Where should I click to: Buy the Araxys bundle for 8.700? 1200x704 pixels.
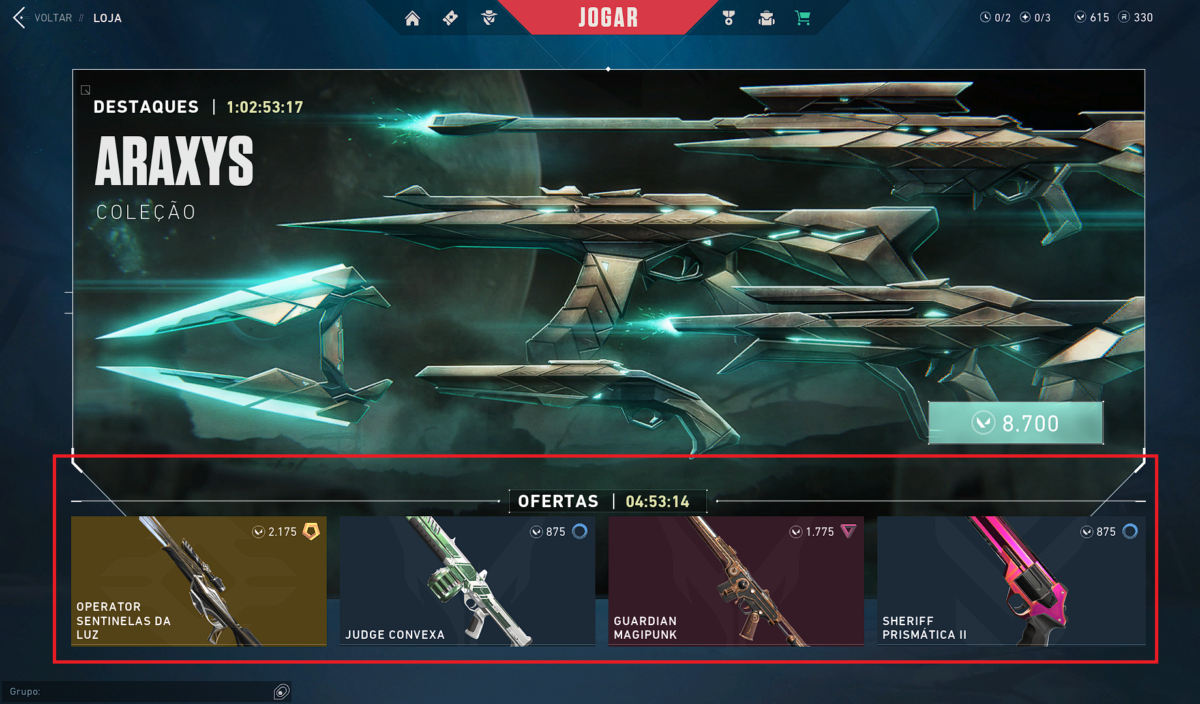pyautogui.click(x=1015, y=423)
